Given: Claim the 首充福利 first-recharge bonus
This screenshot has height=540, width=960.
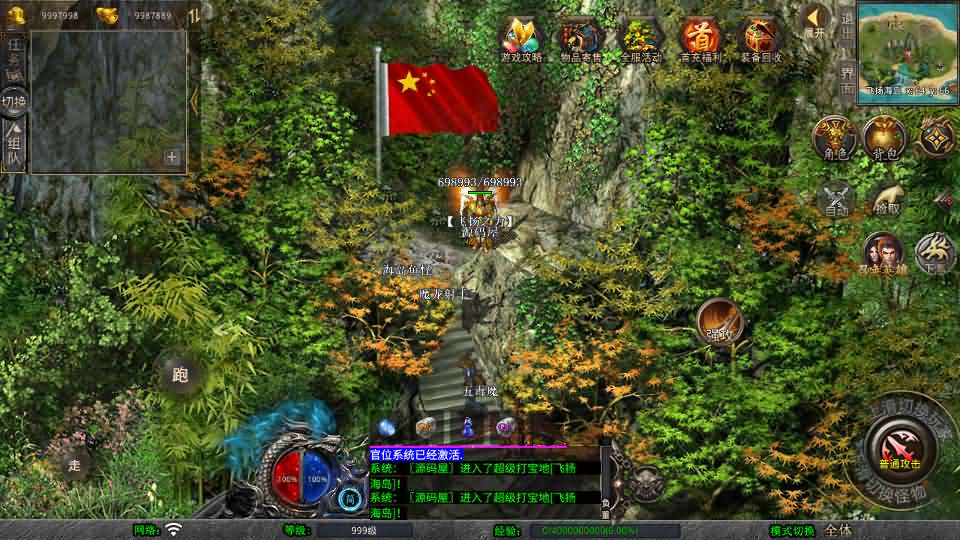Looking at the screenshot, I should [x=701, y=40].
